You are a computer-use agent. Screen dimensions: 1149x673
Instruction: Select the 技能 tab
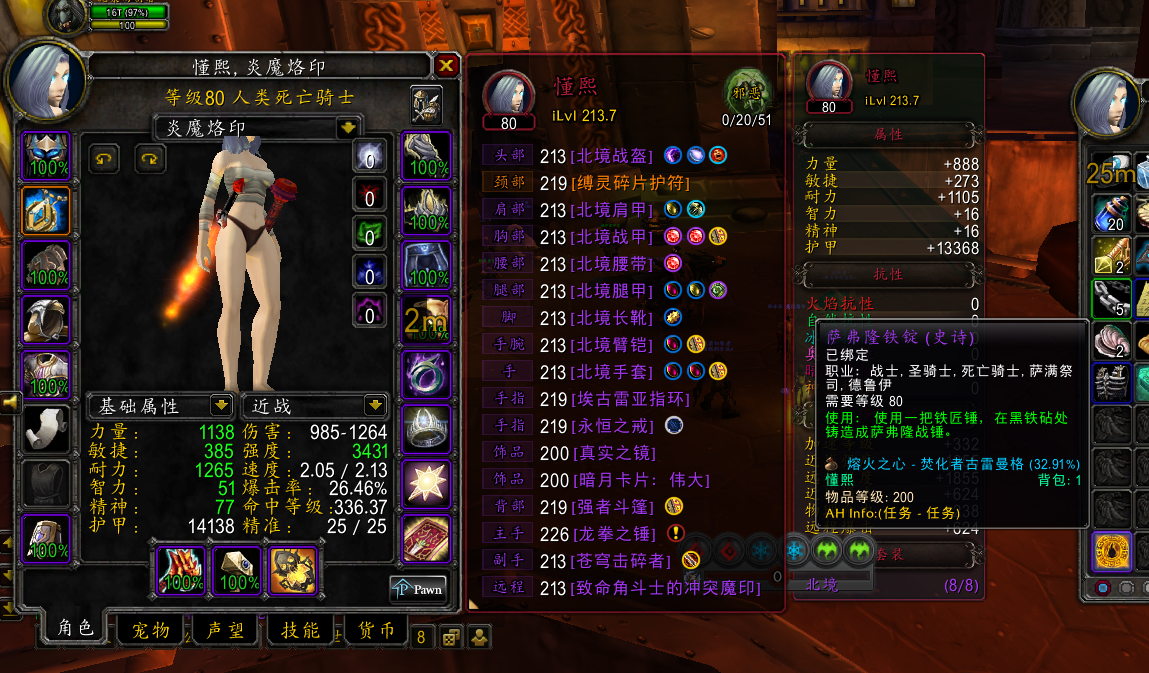(300, 630)
